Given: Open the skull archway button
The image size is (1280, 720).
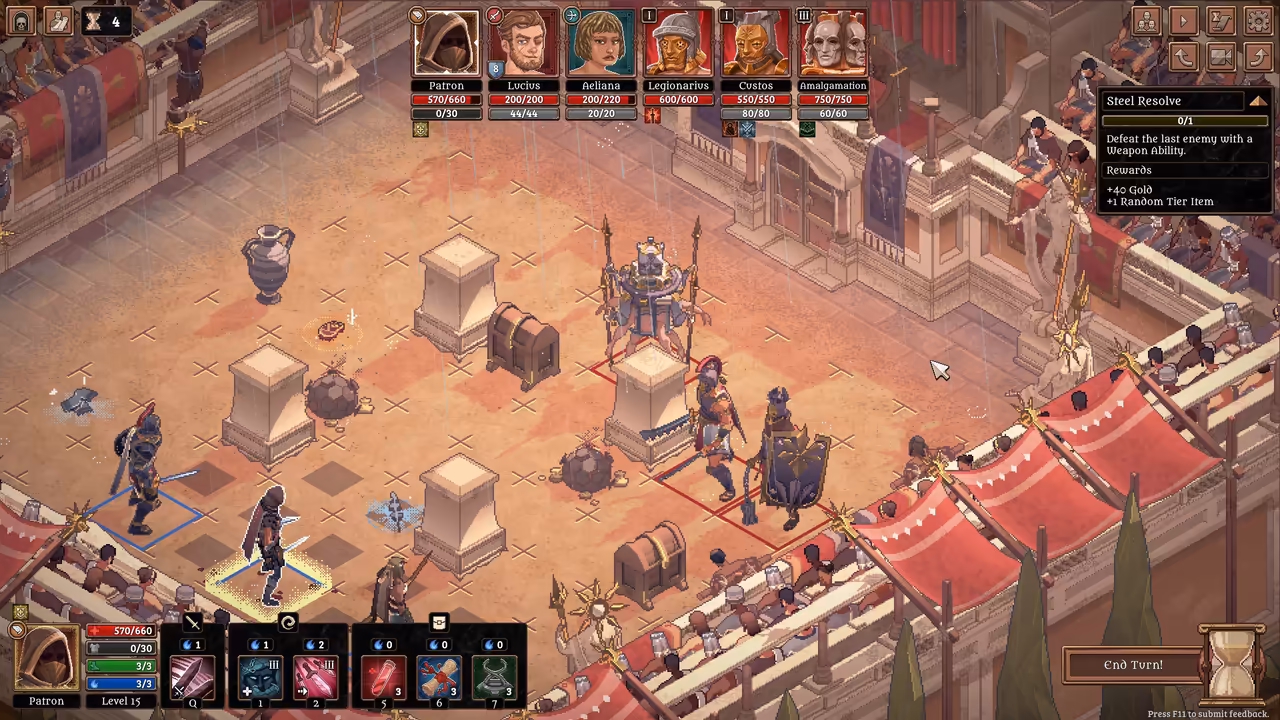Looking at the screenshot, I should (x=21, y=20).
